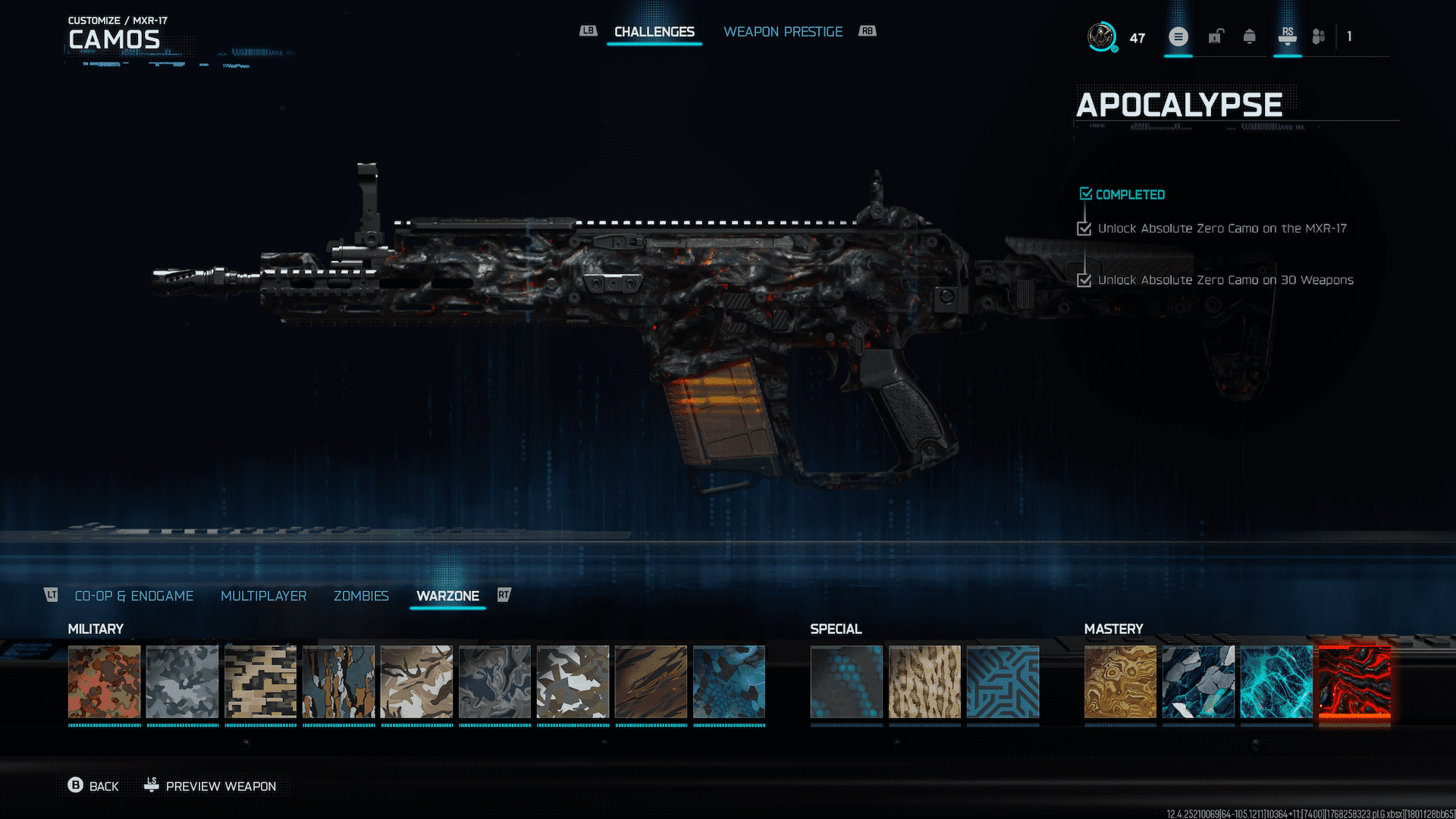This screenshot has height=819, width=1456.
Task: Select the orange splotch military camo
Action: point(104,682)
